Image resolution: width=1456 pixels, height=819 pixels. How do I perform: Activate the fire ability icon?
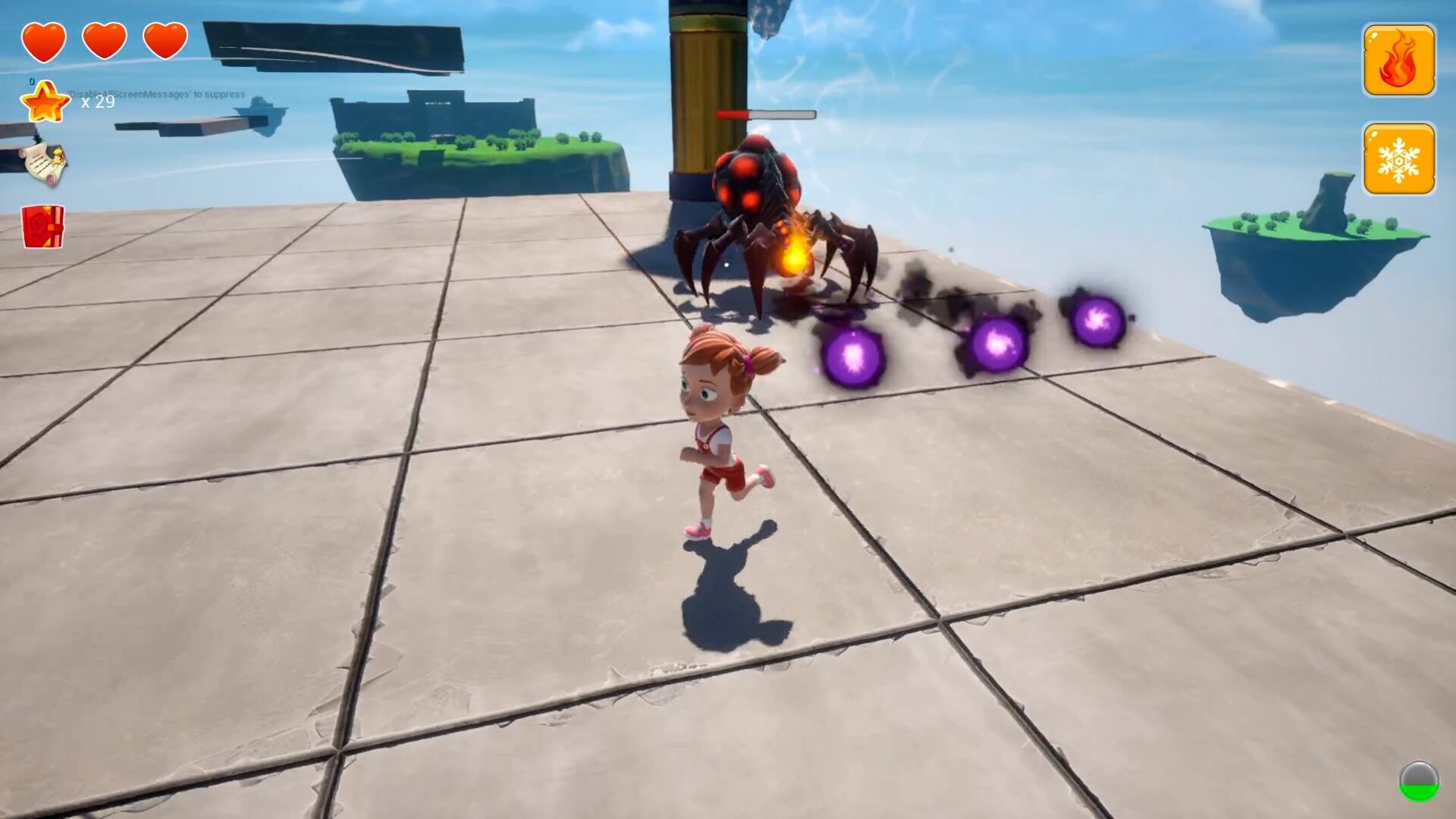pyautogui.click(x=1398, y=59)
